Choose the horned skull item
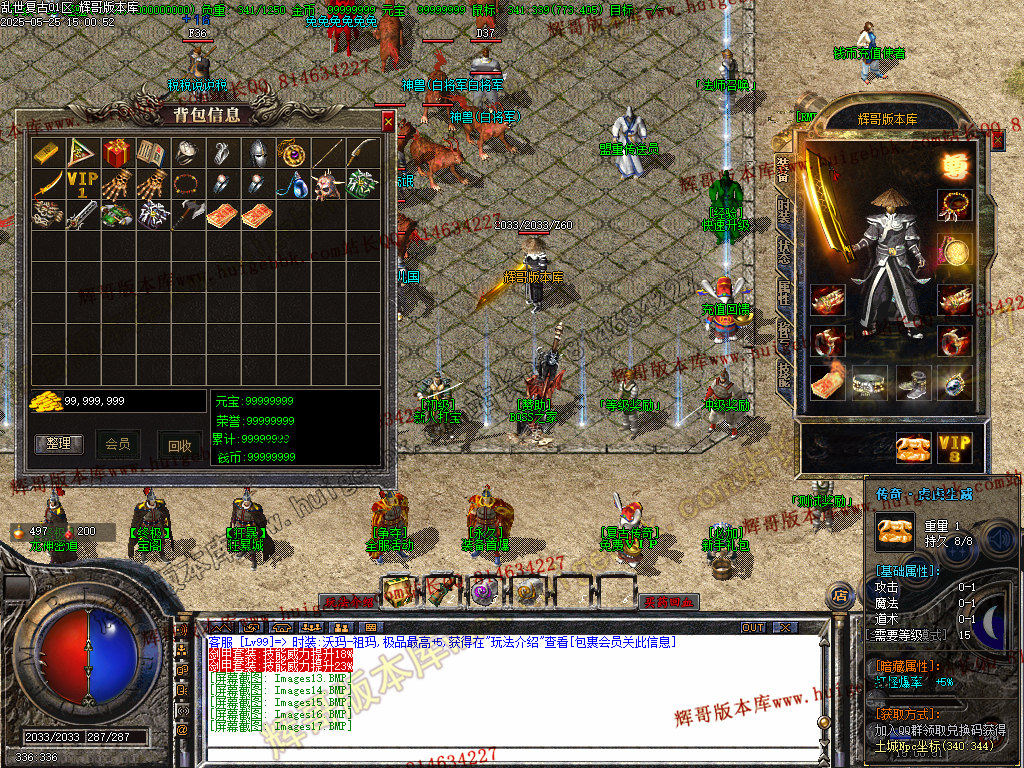The image size is (1024, 768). coord(327,185)
